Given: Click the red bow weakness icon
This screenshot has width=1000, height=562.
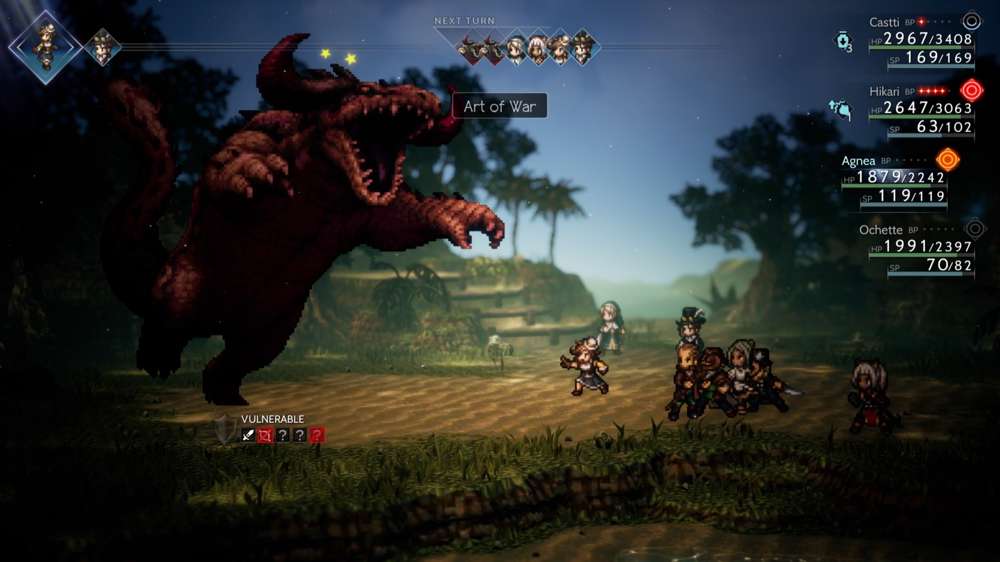Looking at the screenshot, I should [266, 435].
